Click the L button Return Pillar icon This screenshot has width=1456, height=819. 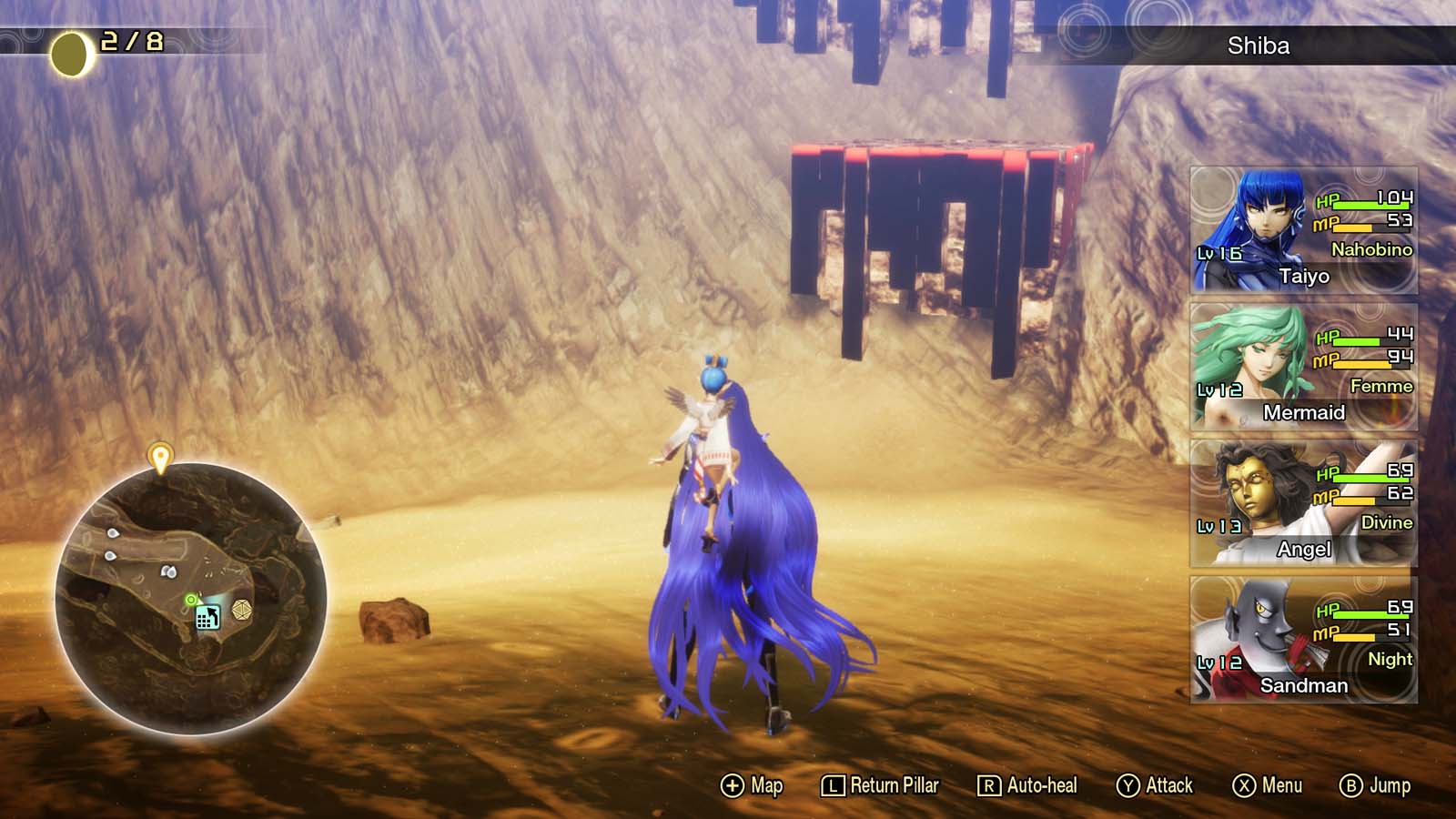pos(833,784)
